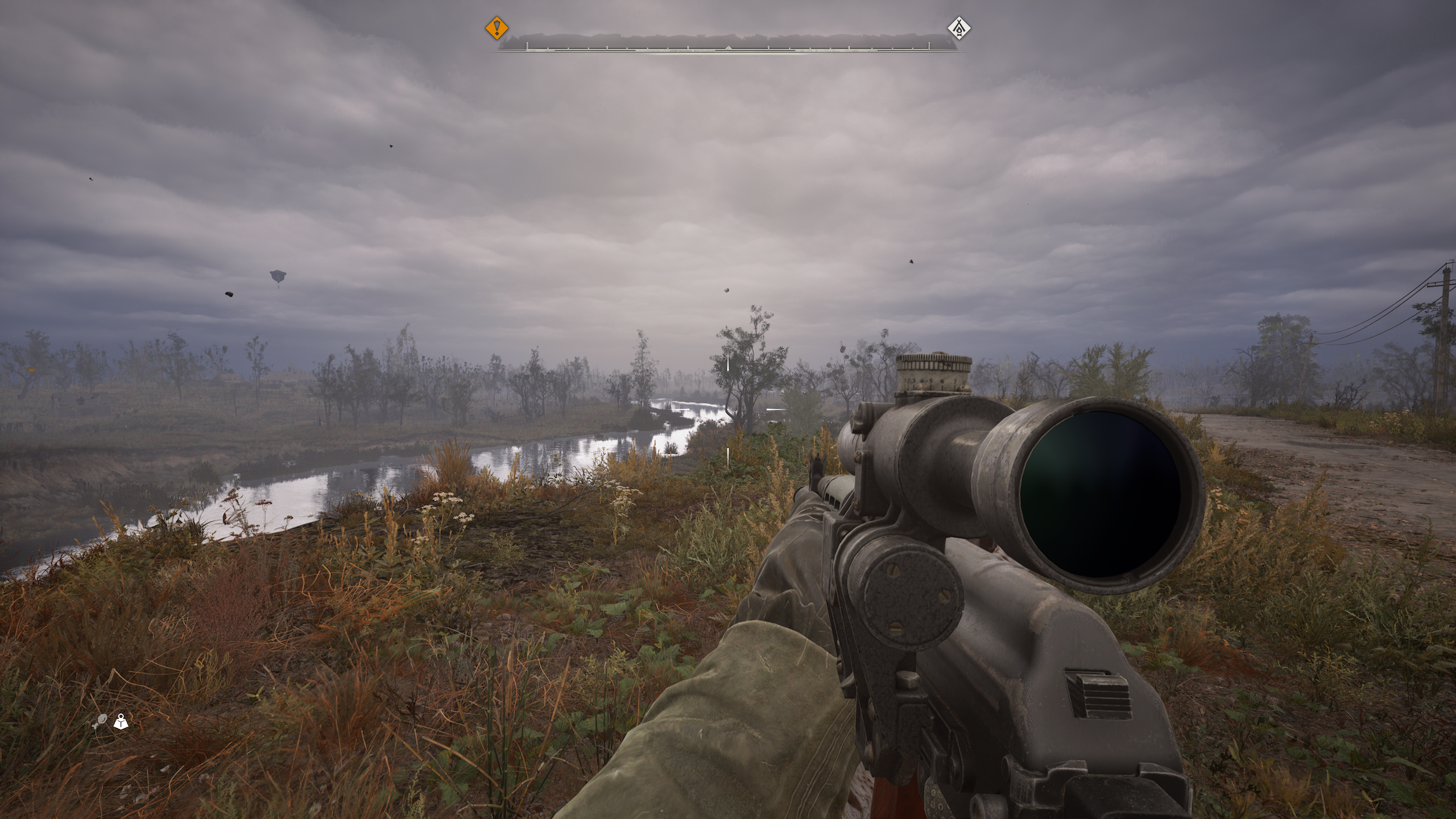
Task: Click the orange exclamation quest marker
Action: 497,28
